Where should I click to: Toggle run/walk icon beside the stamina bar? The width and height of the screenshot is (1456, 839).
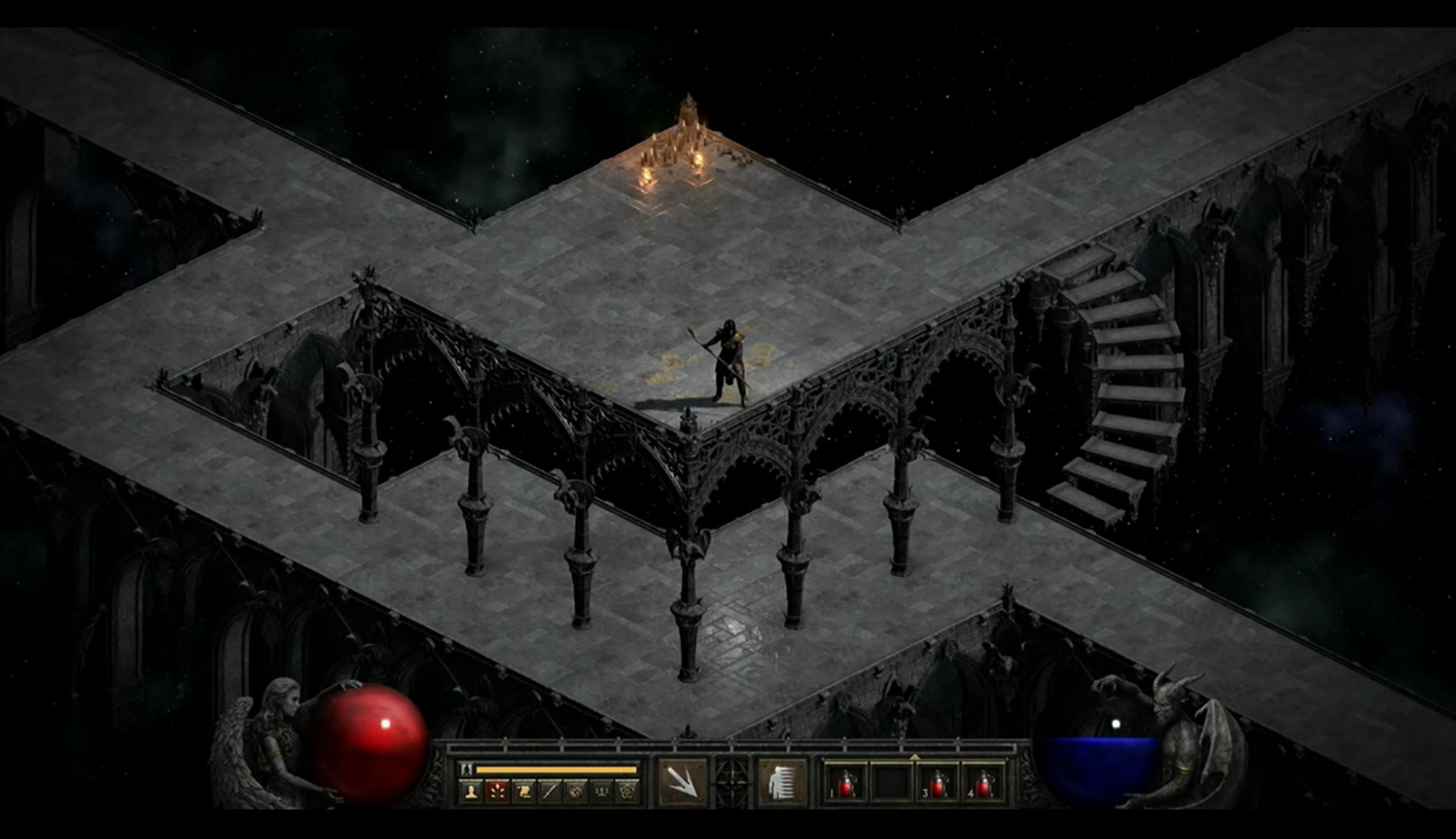[x=467, y=769]
